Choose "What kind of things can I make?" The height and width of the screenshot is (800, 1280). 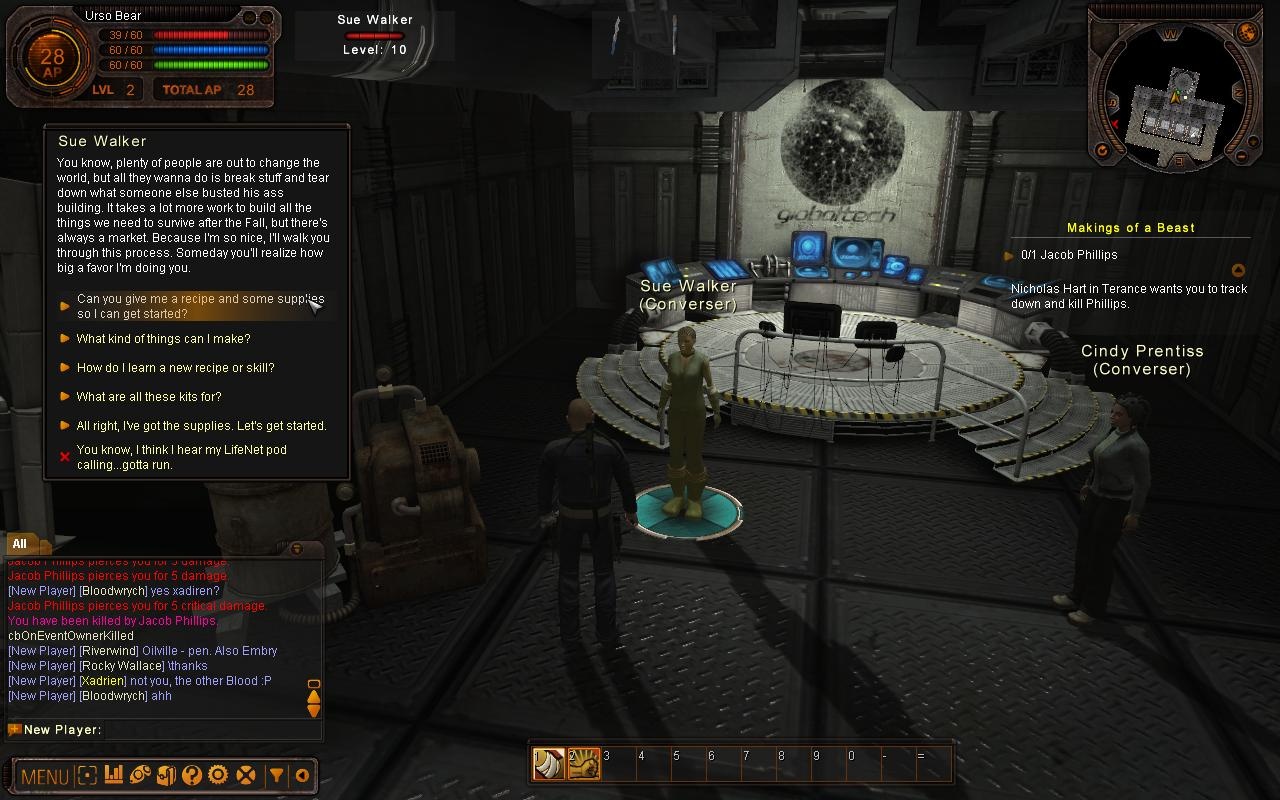point(163,339)
